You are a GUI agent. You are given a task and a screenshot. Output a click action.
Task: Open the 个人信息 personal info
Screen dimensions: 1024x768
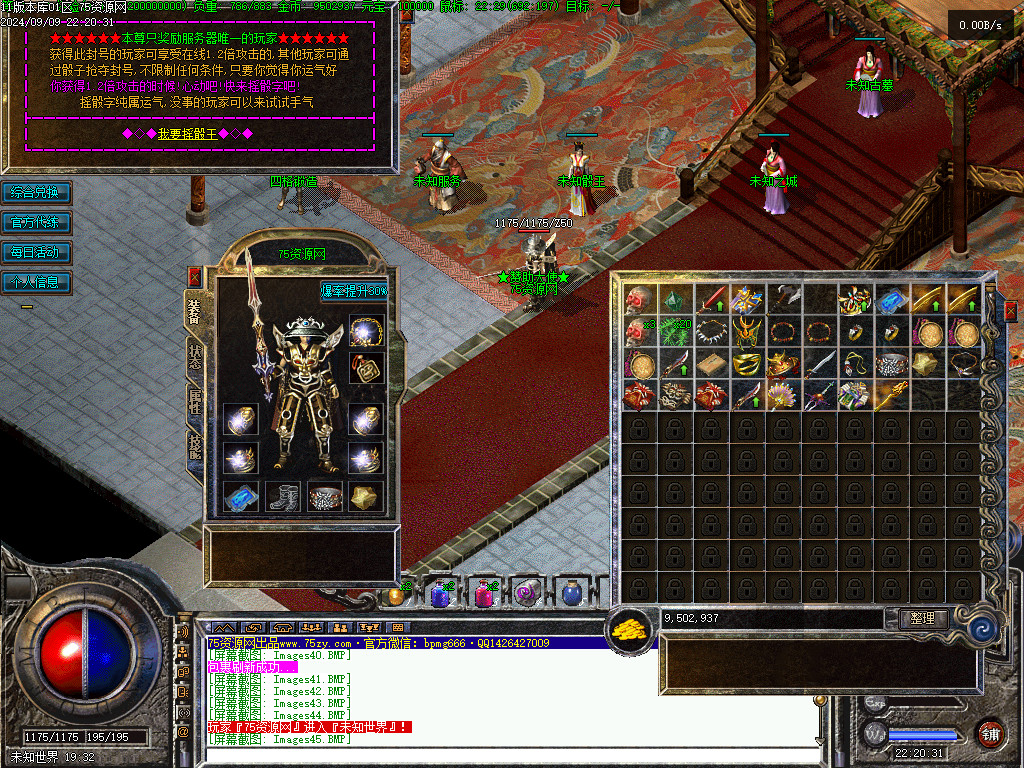[36, 282]
